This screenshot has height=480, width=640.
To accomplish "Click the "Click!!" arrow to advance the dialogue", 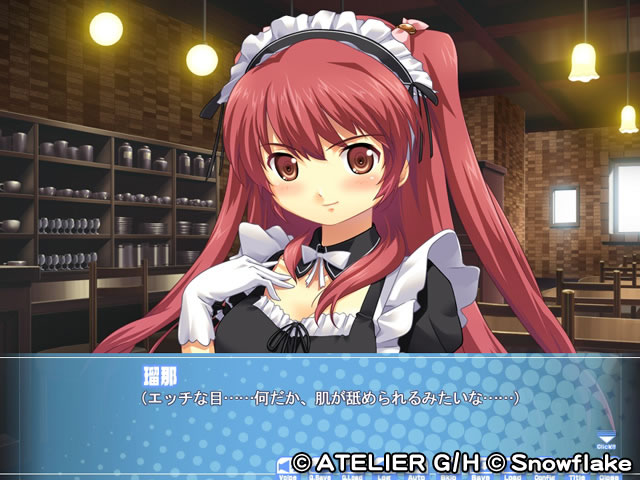I will tap(604, 437).
